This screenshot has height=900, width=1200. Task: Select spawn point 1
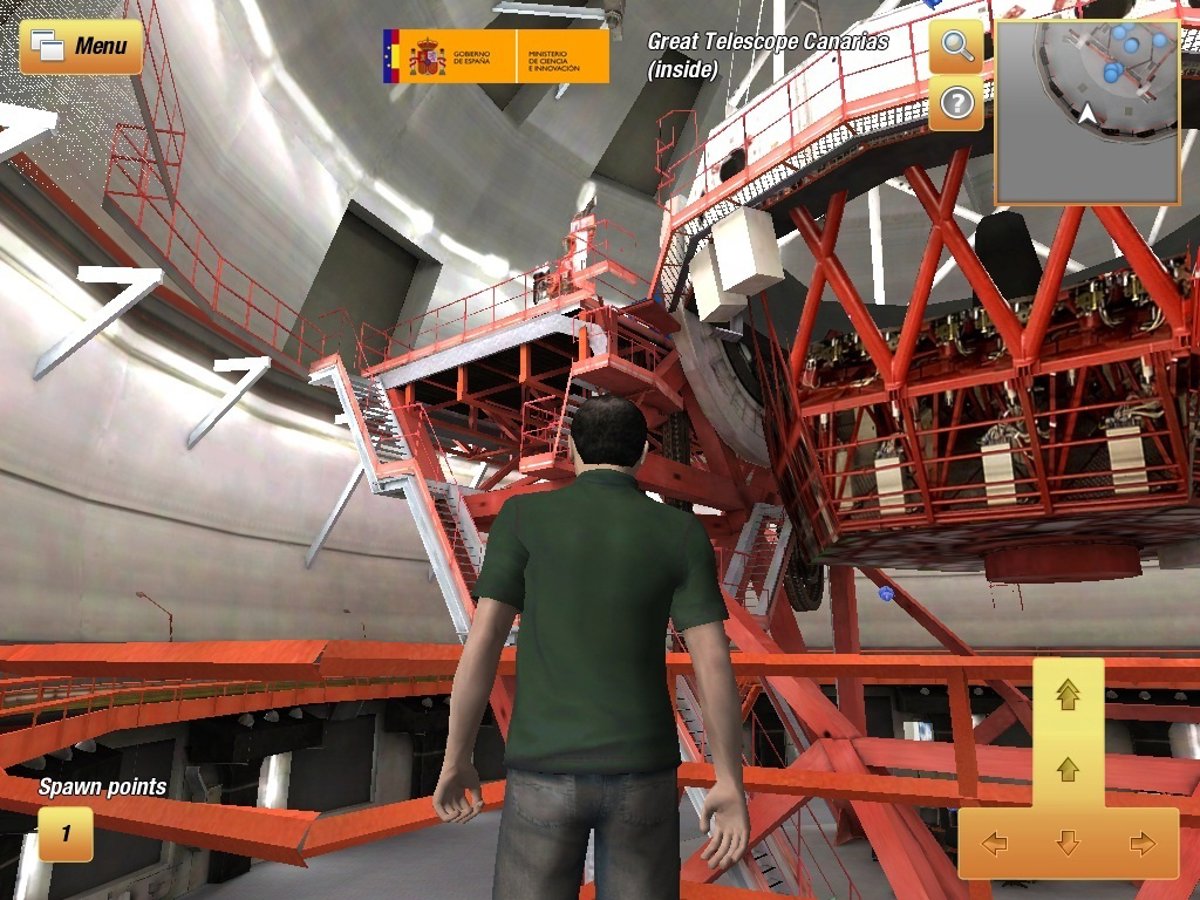click(66, 833)
